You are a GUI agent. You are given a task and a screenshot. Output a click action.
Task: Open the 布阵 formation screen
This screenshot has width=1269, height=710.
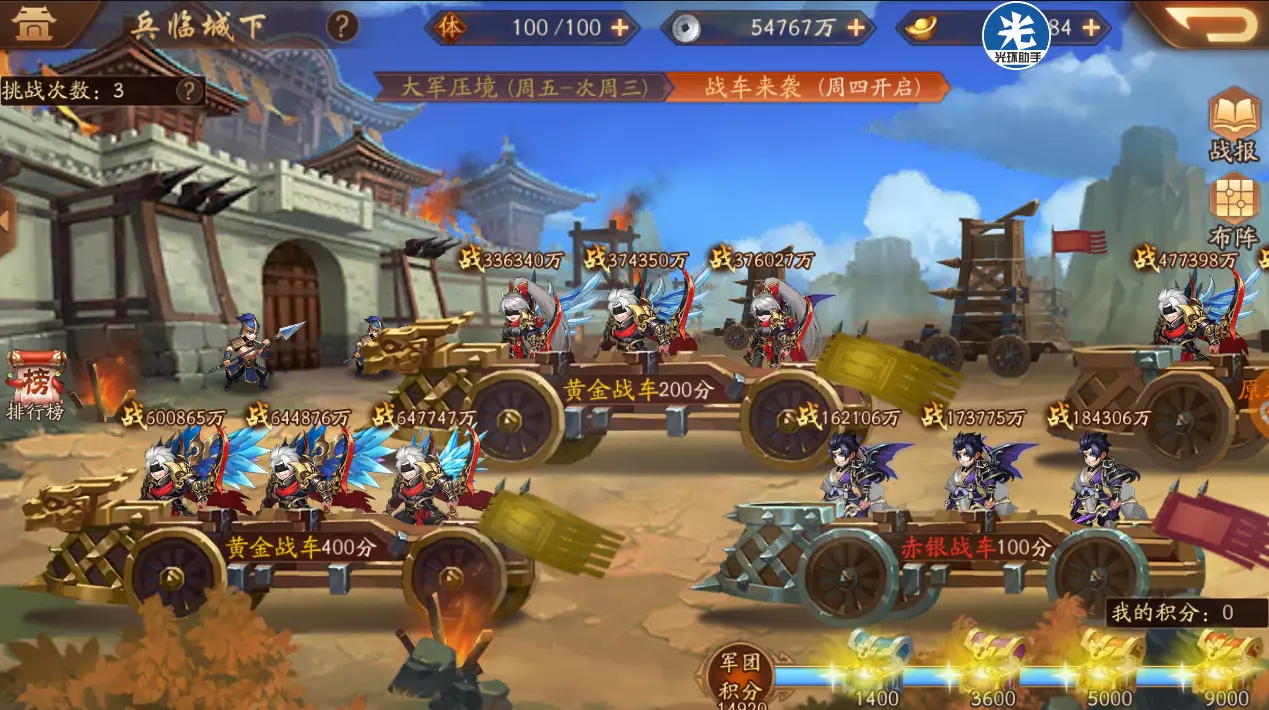(x=1234, y=211)
